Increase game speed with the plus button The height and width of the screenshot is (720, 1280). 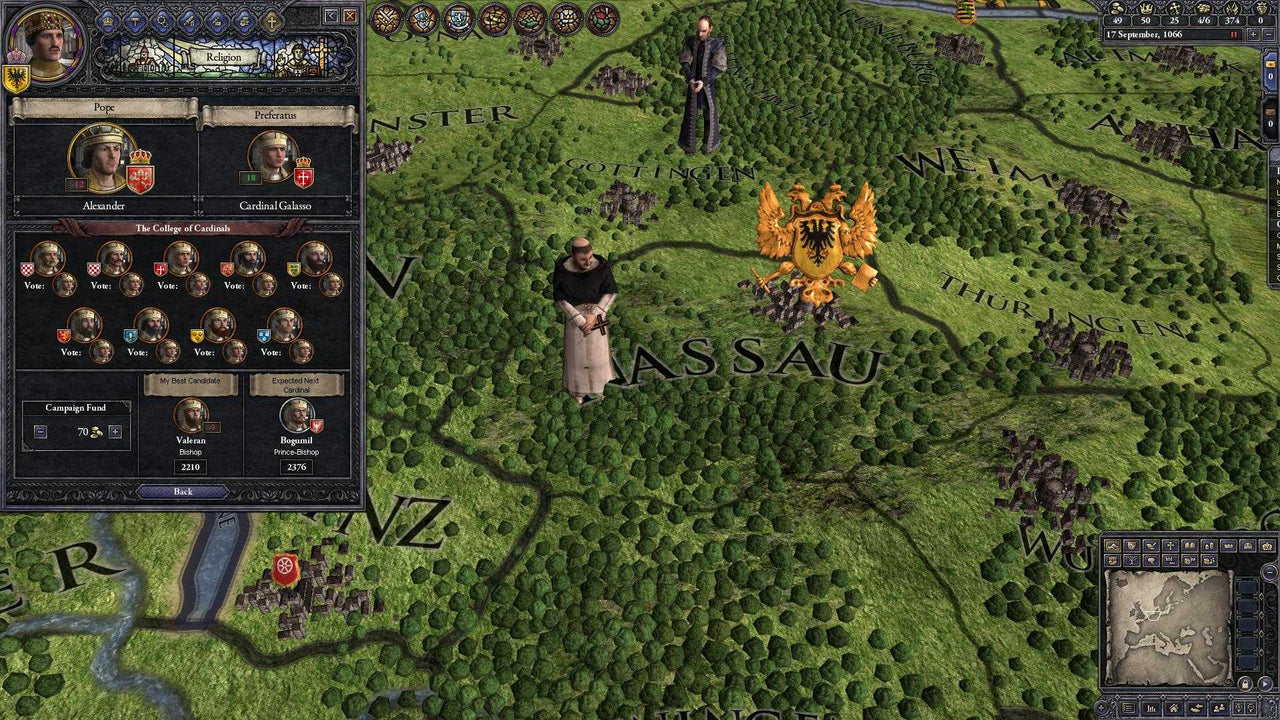pyautogui.click(x=1253, y=34)
